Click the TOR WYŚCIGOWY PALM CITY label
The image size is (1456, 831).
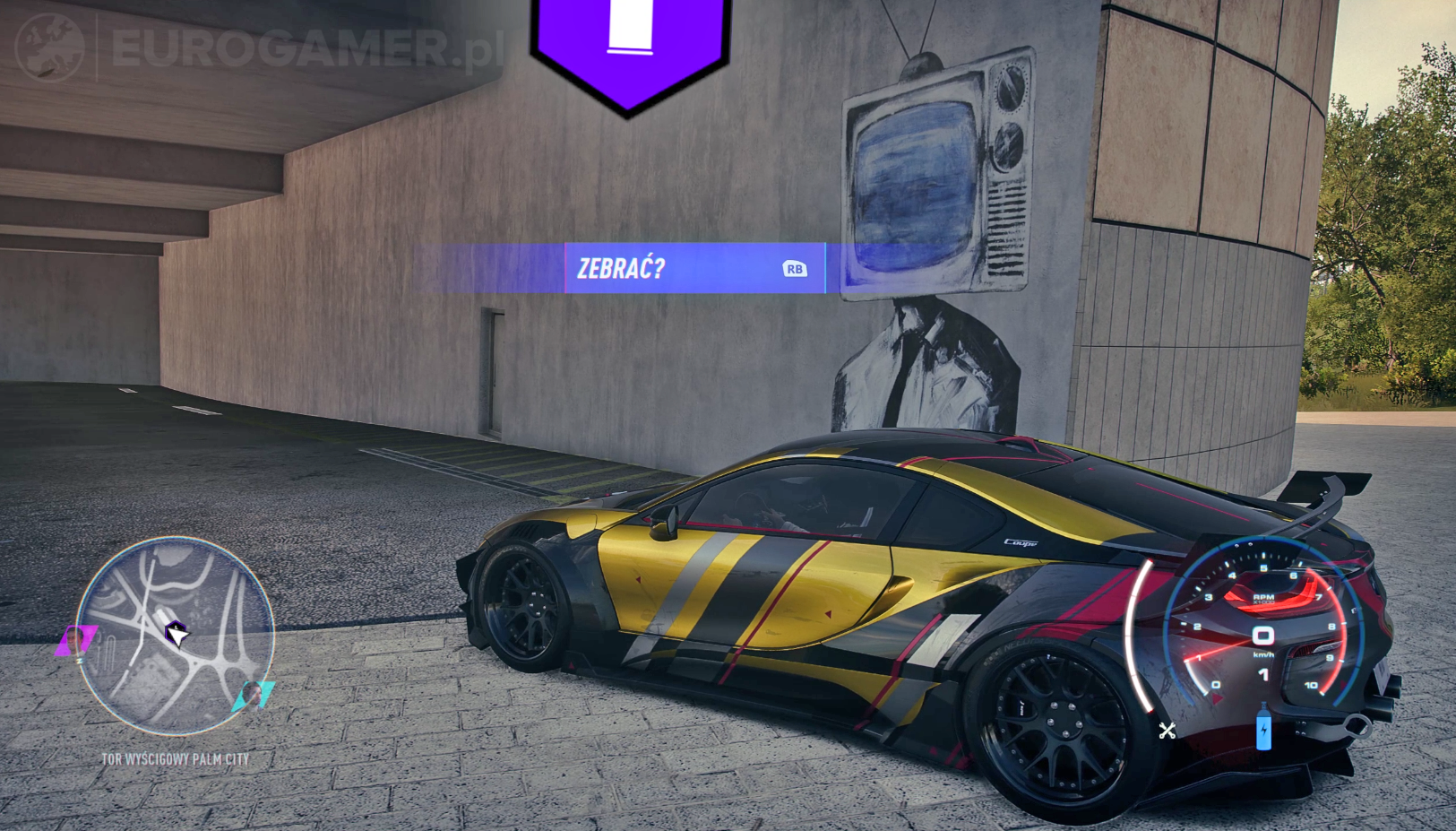tap(174, 759)
